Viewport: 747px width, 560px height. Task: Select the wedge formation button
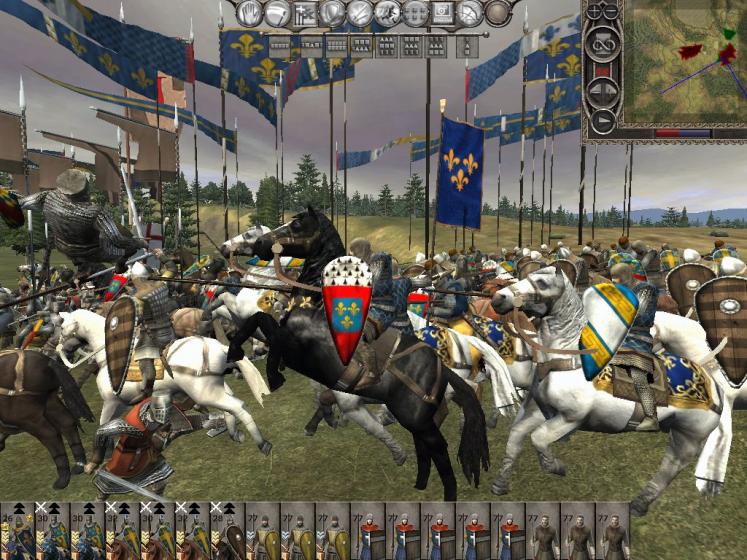coord(466,45)
